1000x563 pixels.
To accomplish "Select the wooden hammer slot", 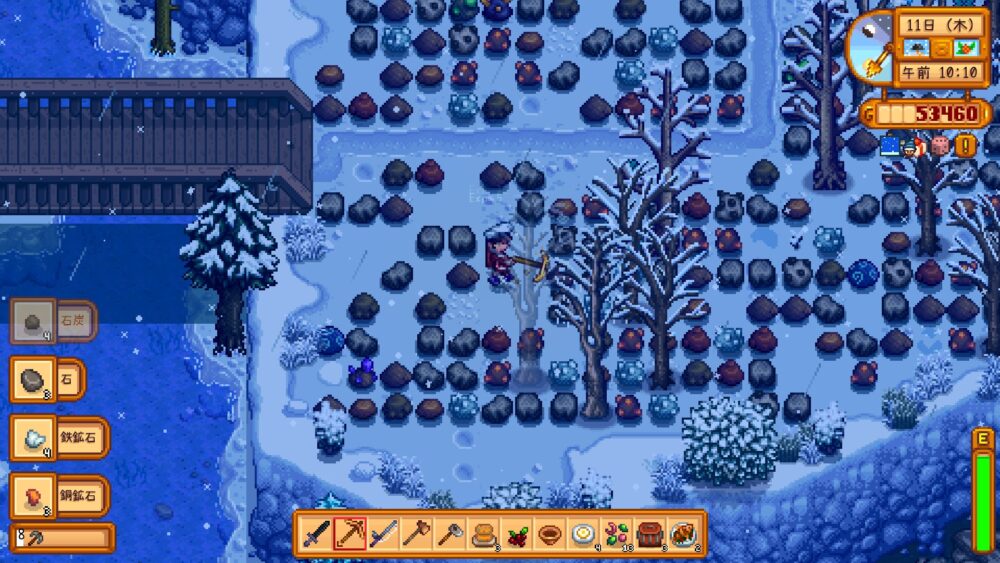I will click(x=416, y=533).
